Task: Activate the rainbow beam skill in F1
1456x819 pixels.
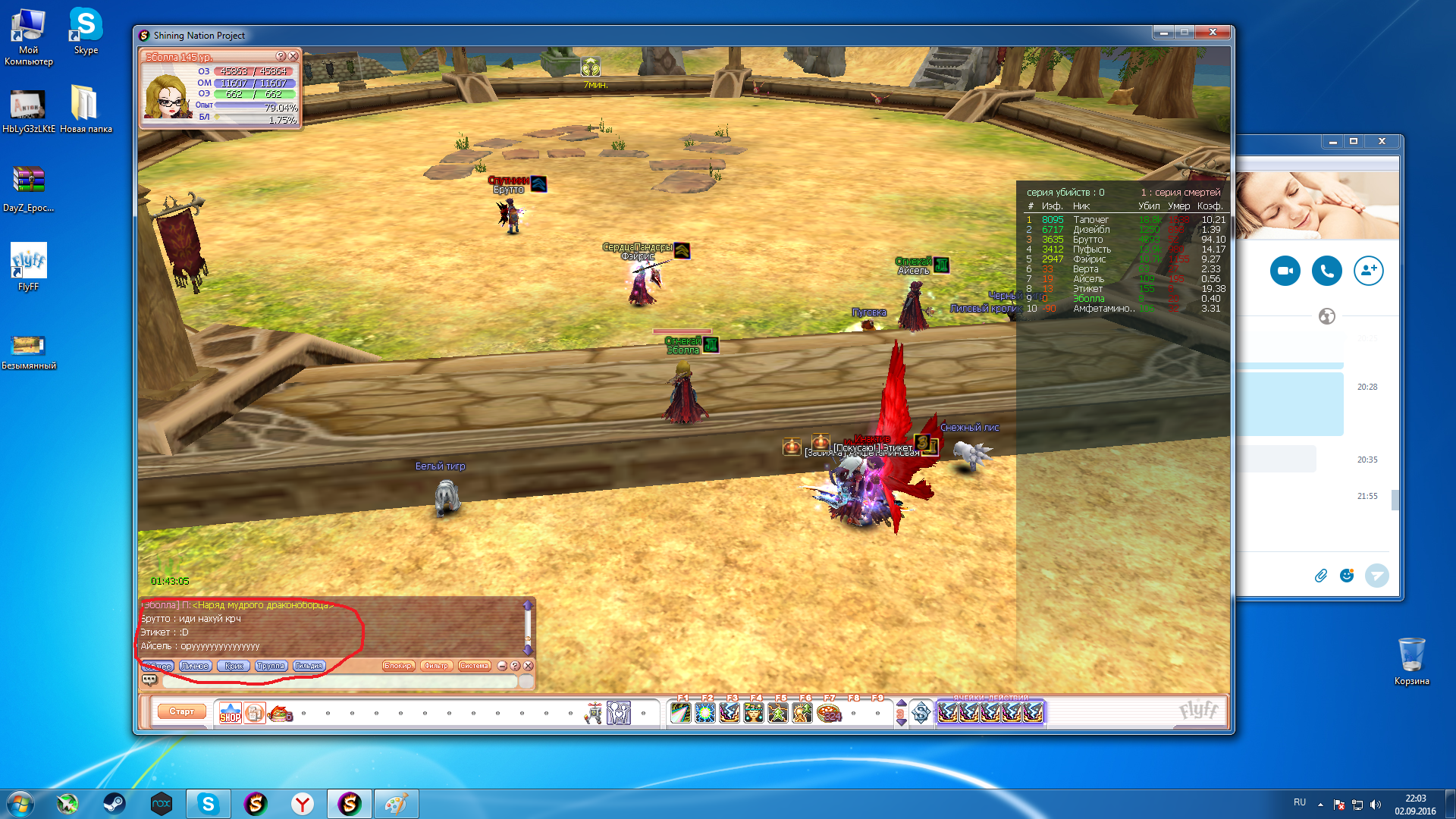Action: pyautogui.click(x=681, y=714)
